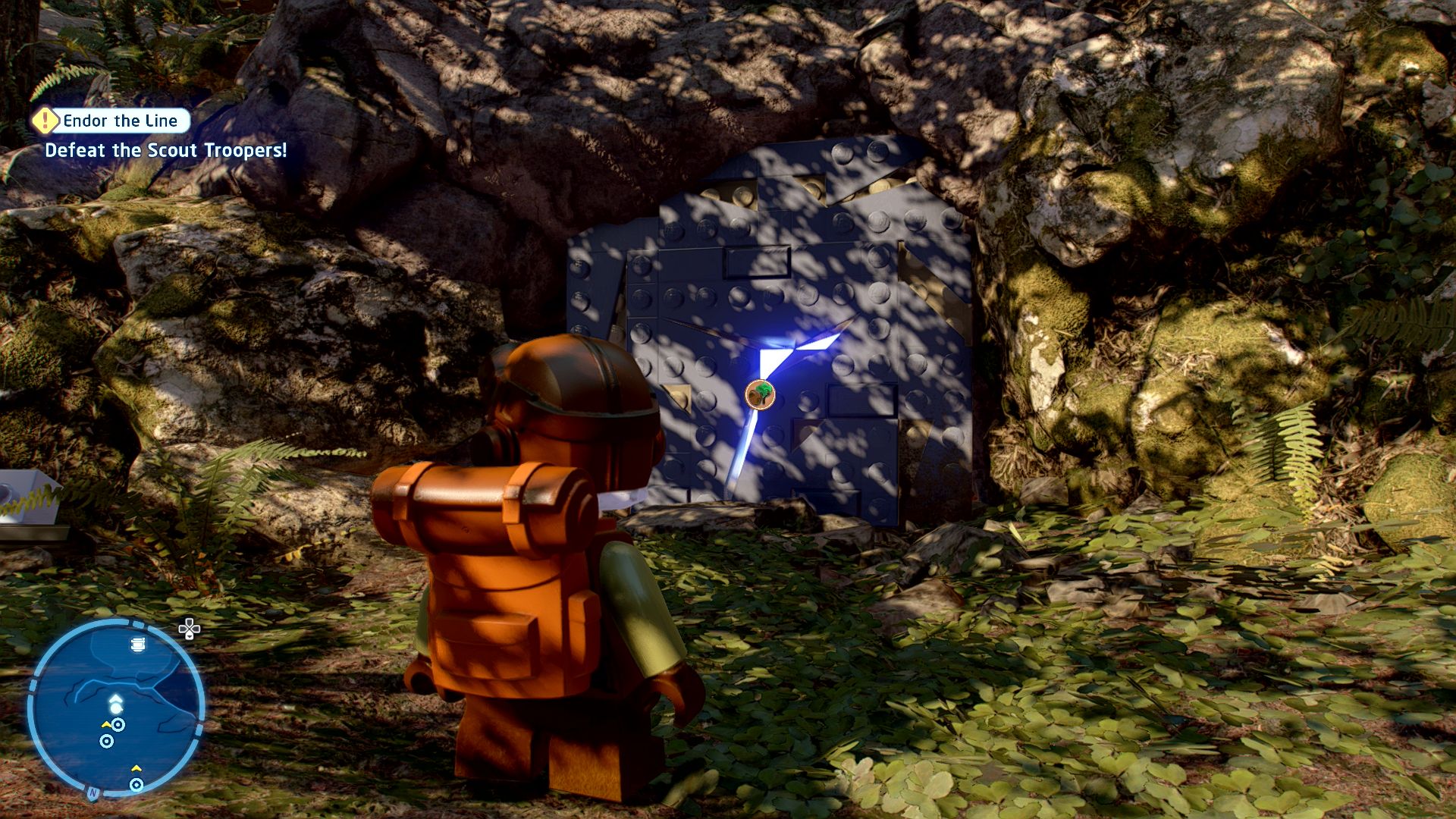
Task: Click the yellow exclamation mission icon
Action: (x=46, y=120)
